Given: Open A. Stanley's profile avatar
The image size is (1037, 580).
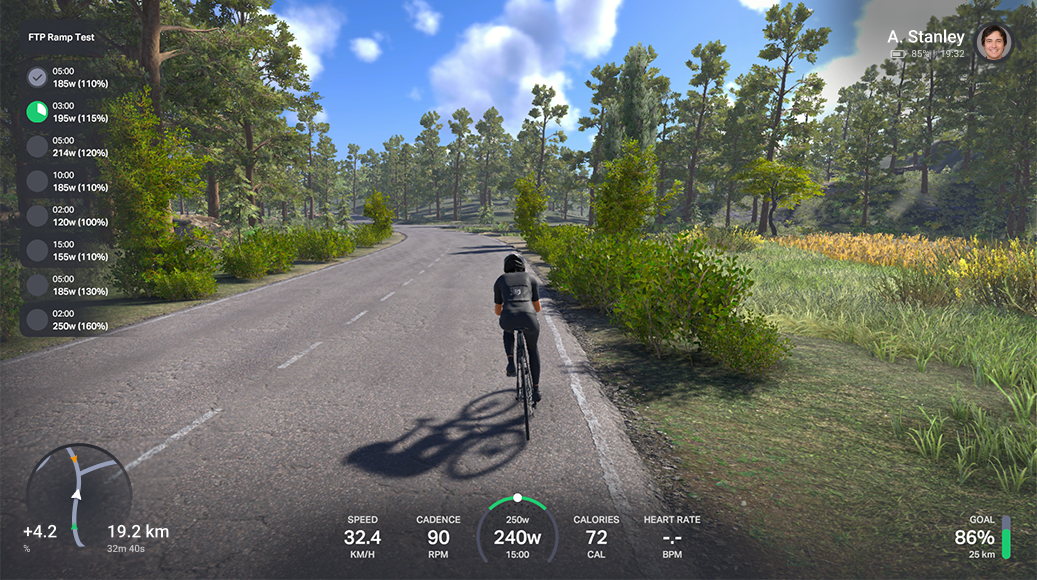Looking at the screenshot, I should point(993,43).
